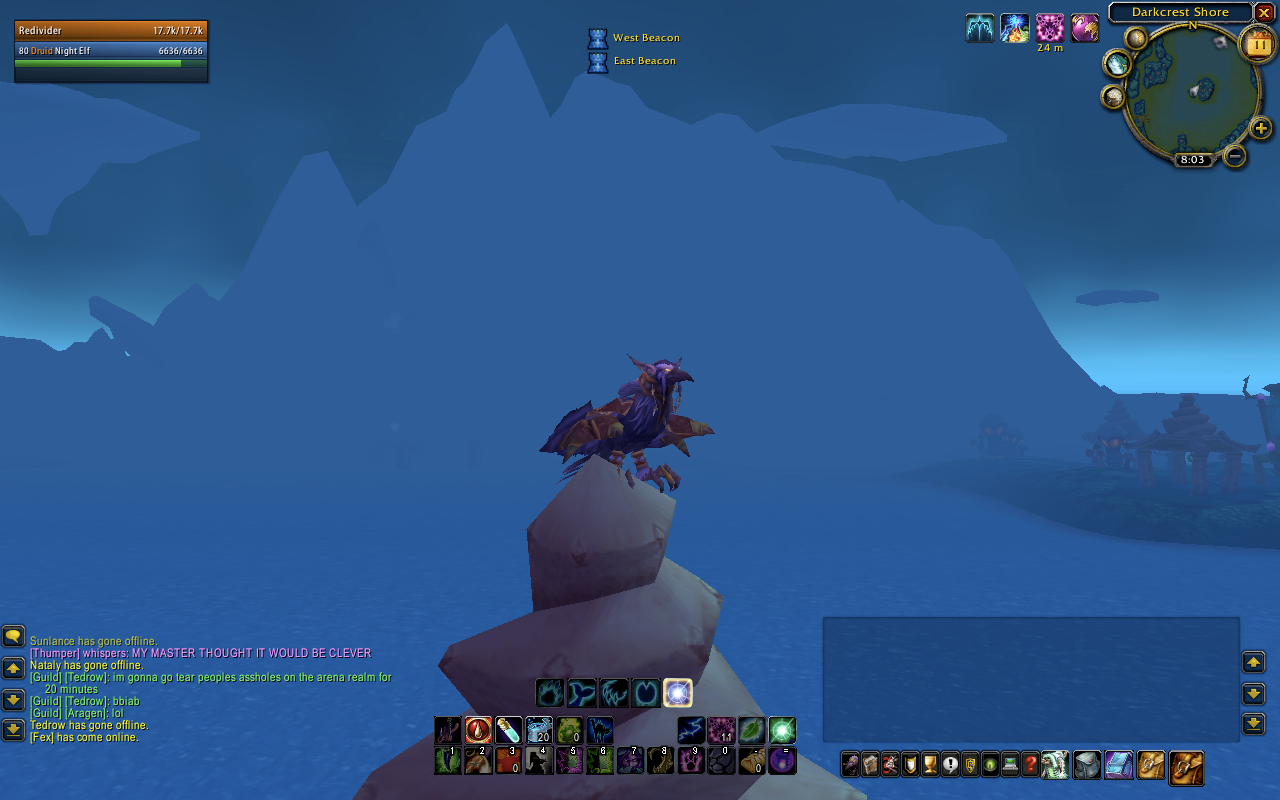Open the gold trophy achievements panel

930,765
